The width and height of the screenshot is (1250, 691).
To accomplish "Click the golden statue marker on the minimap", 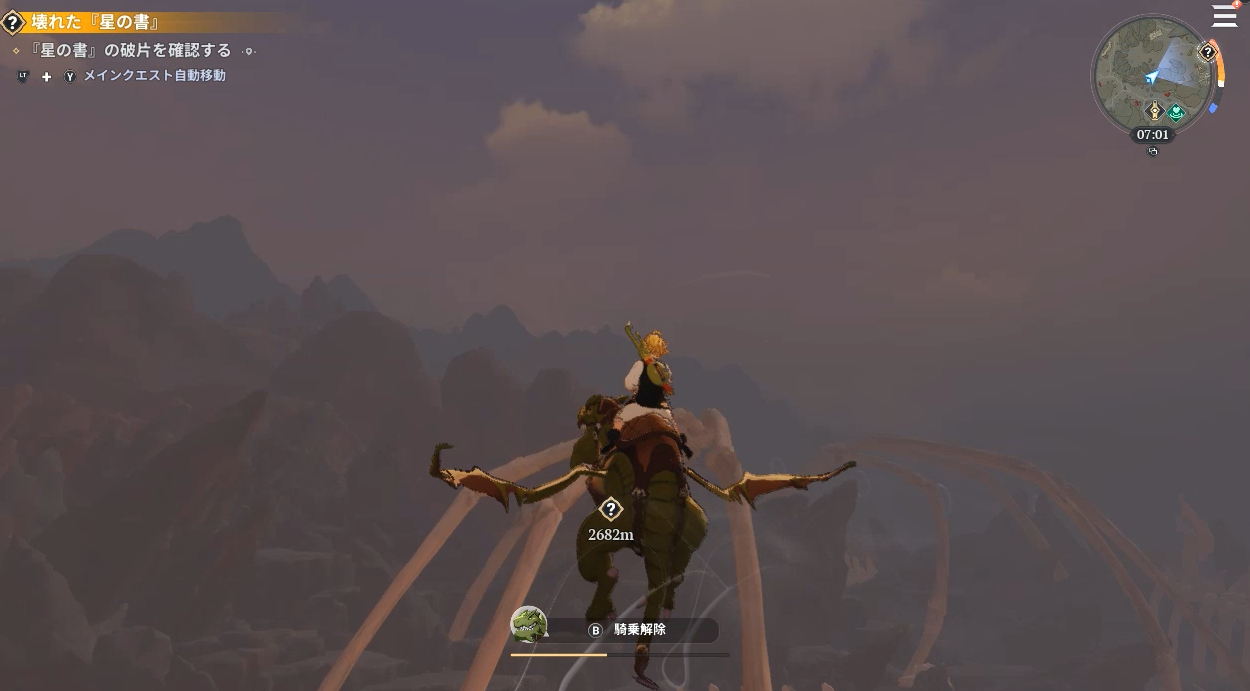I will click(1154, 111).
